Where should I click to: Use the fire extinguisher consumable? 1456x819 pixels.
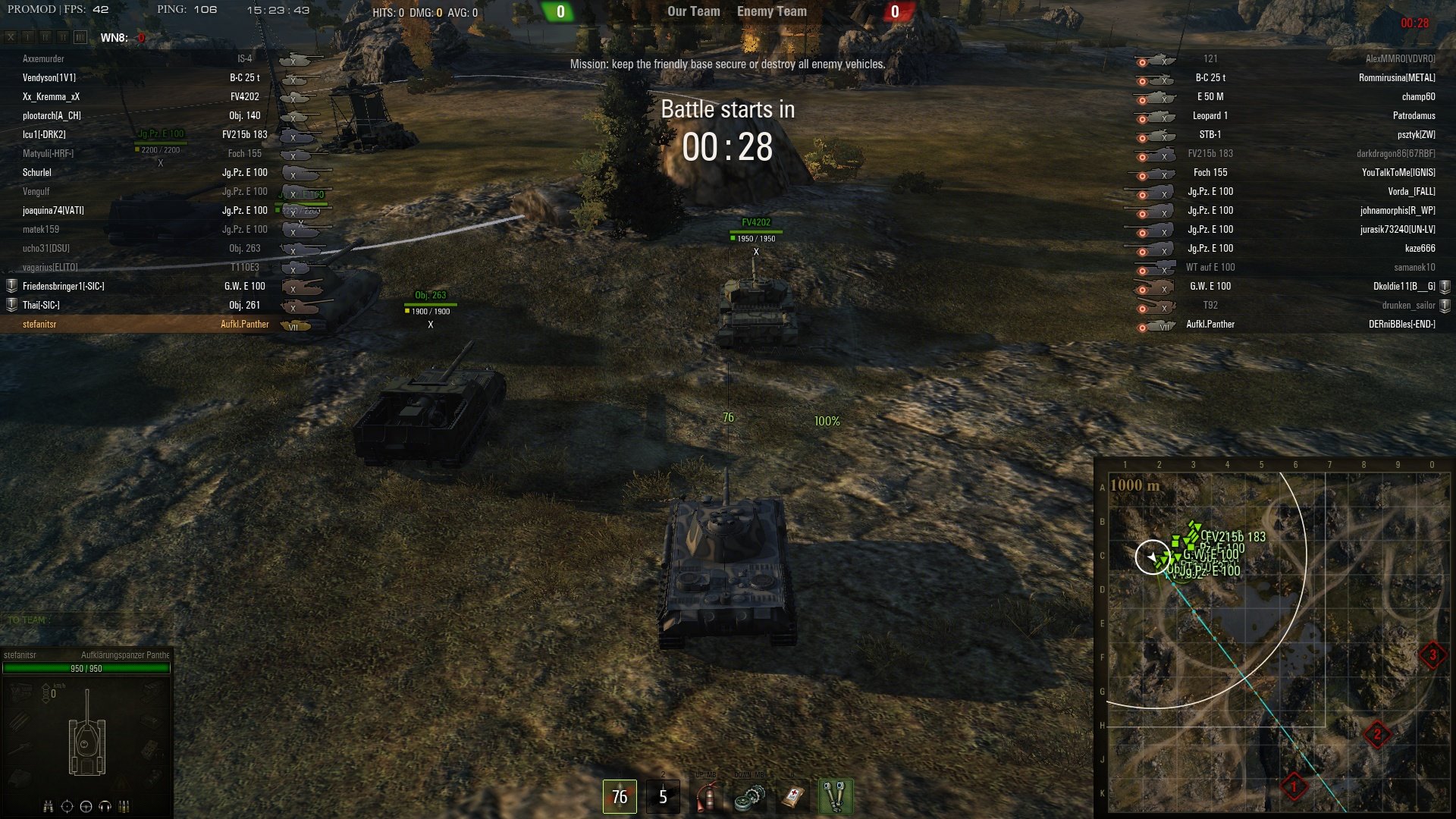[707, 796]
